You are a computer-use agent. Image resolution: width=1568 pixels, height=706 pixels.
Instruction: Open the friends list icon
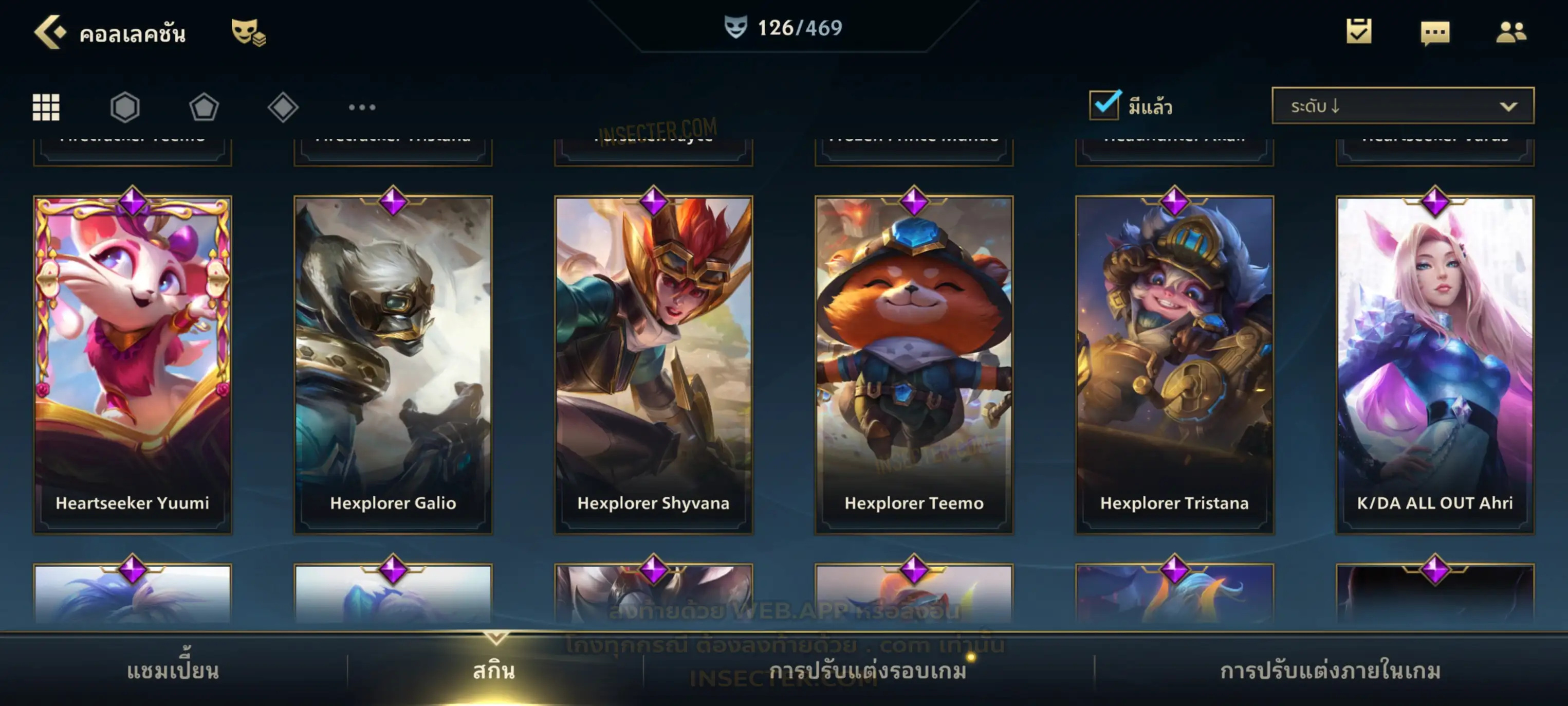pyautogui.click(x=1511, y=32)
